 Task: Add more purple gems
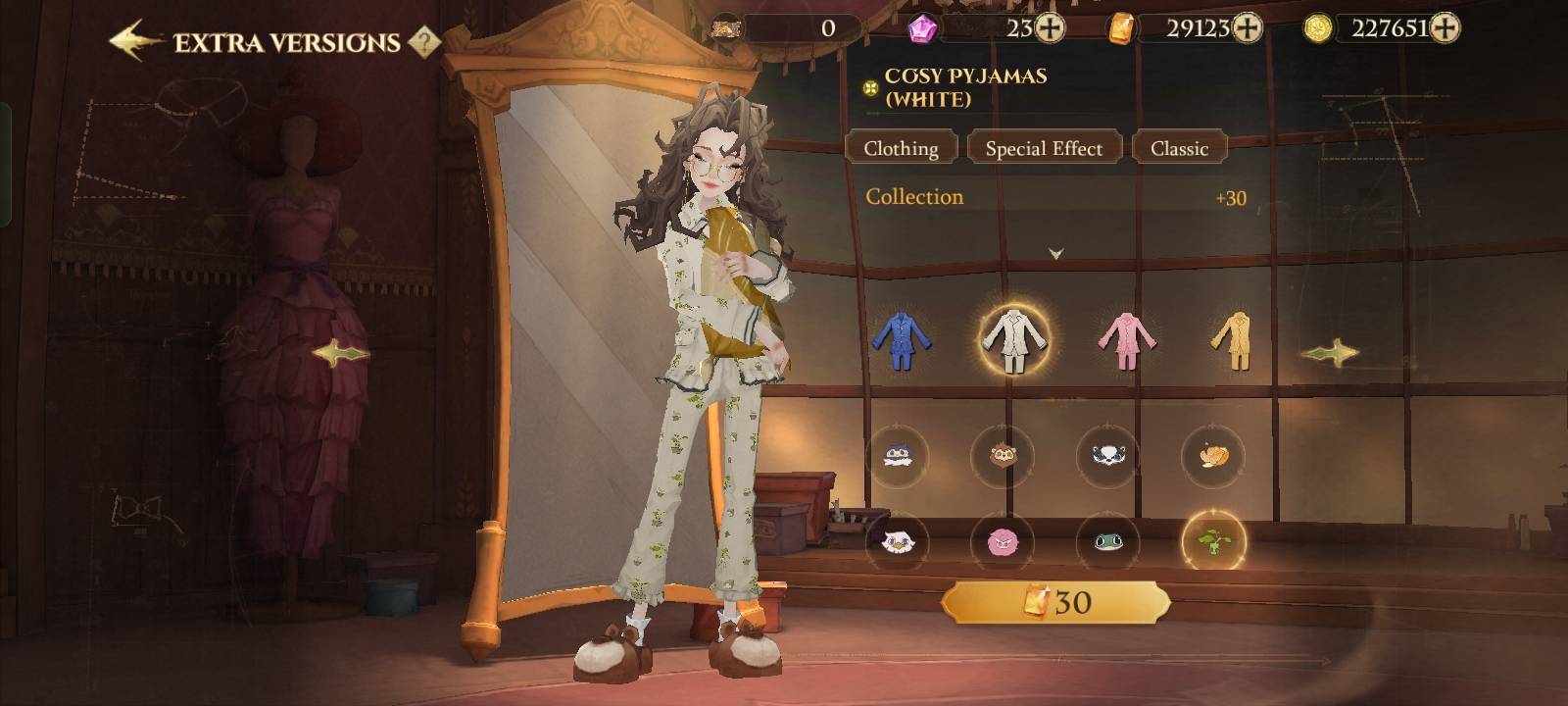click(x=1050, y=28)
